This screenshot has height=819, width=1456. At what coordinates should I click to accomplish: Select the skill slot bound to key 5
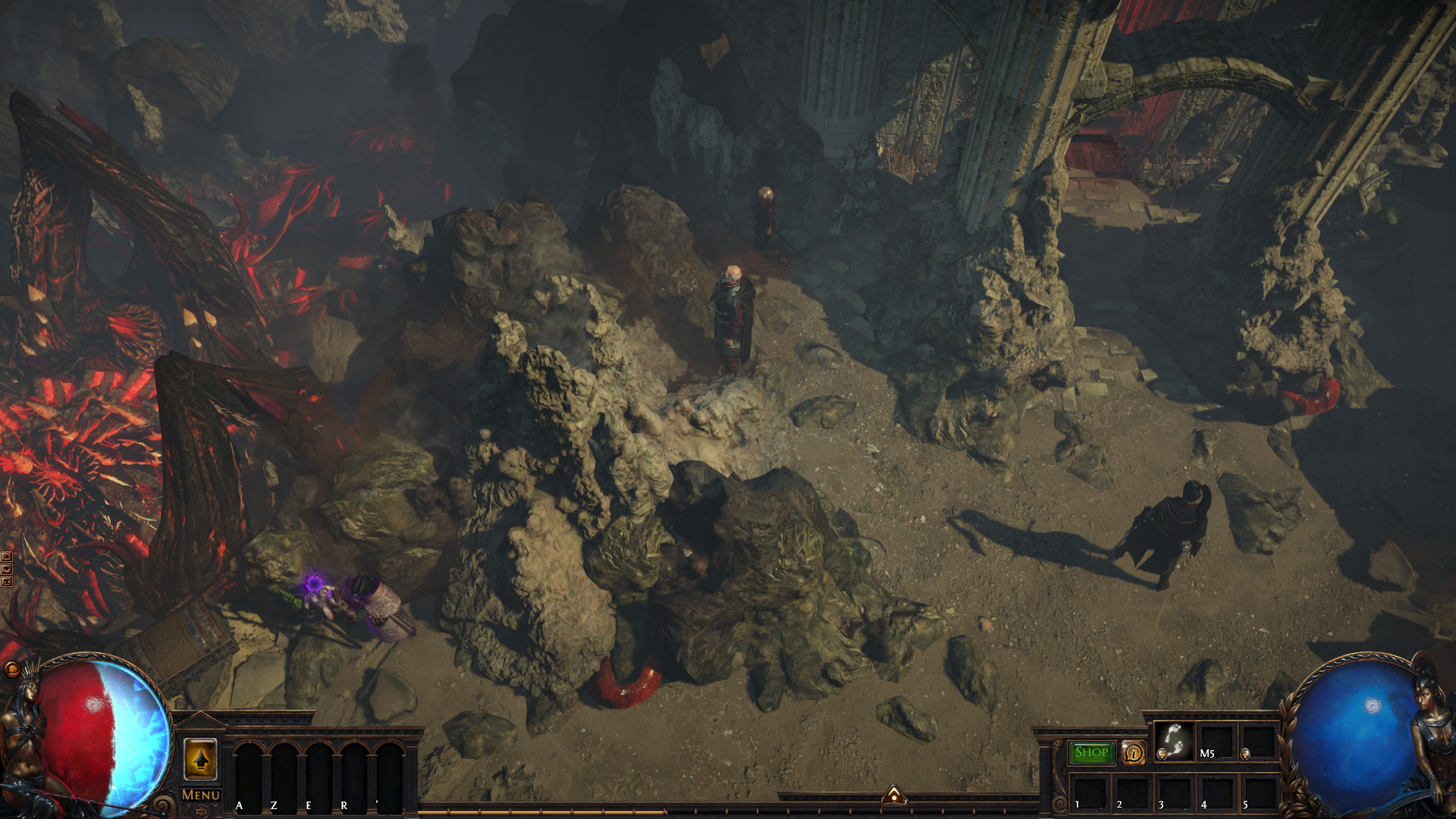(x=1258, y=792)
